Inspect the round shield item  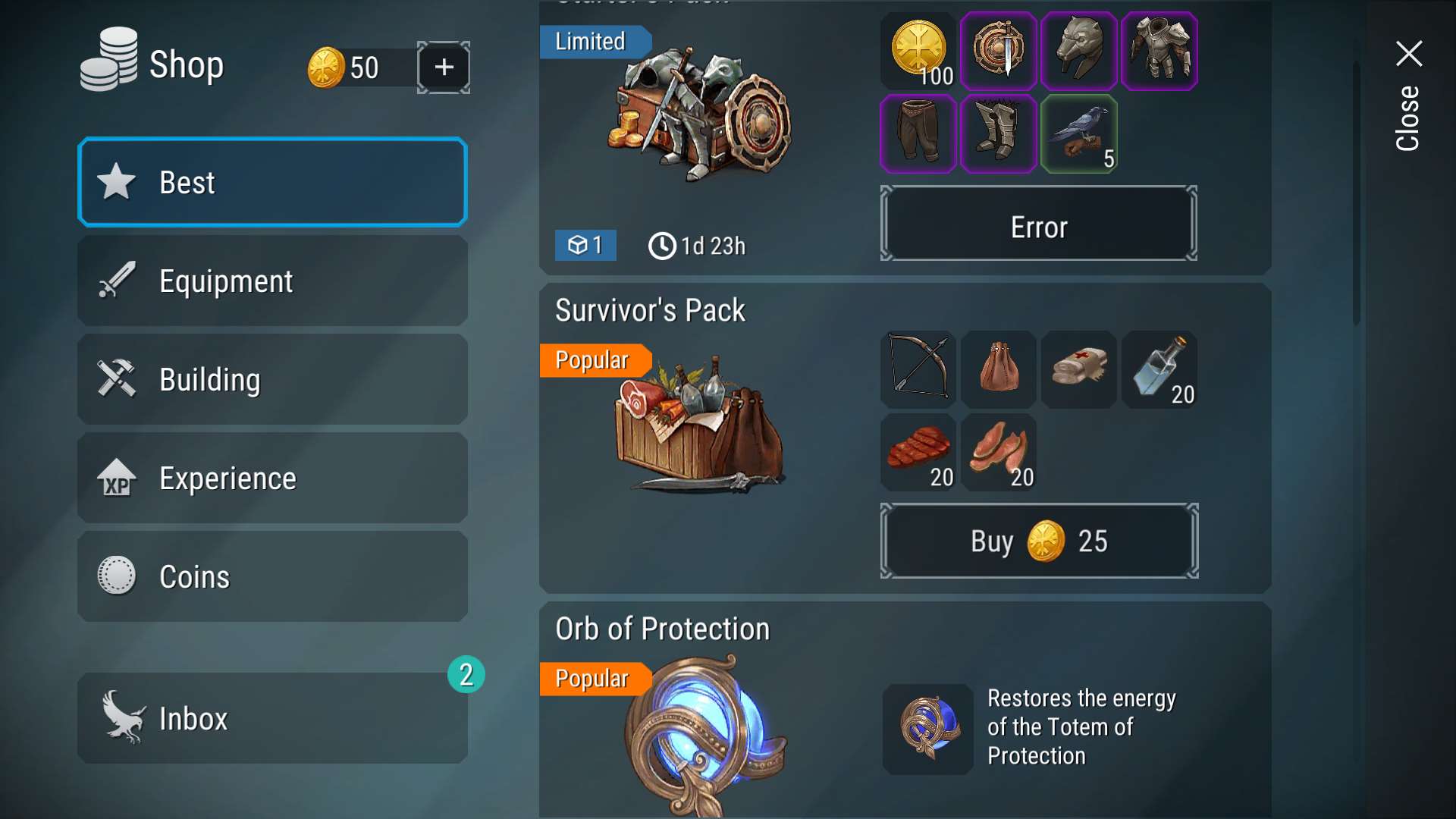[x=999, y=51]
